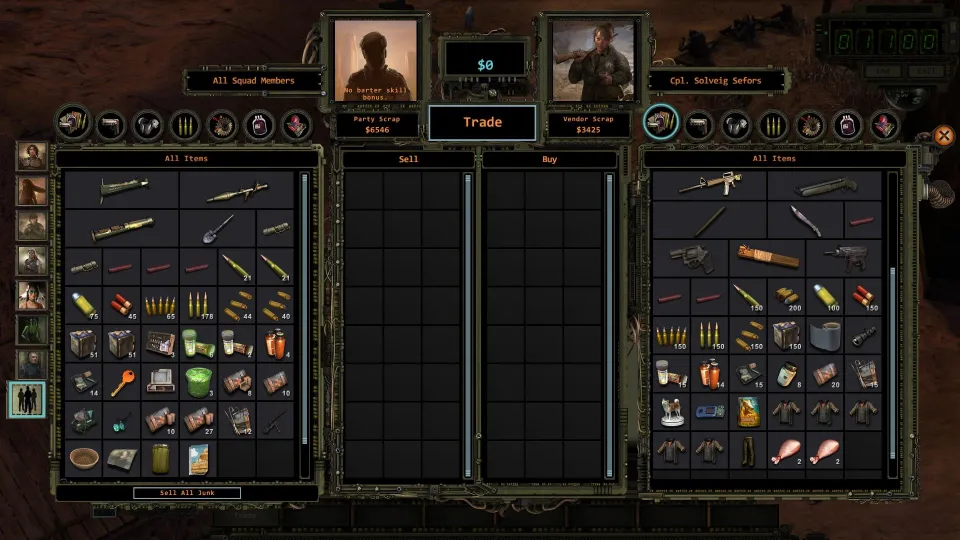Confirm the deal with the Trade button
Viewport: 960px width, 540px height.
pyautogui.click(x=481, y=123)
